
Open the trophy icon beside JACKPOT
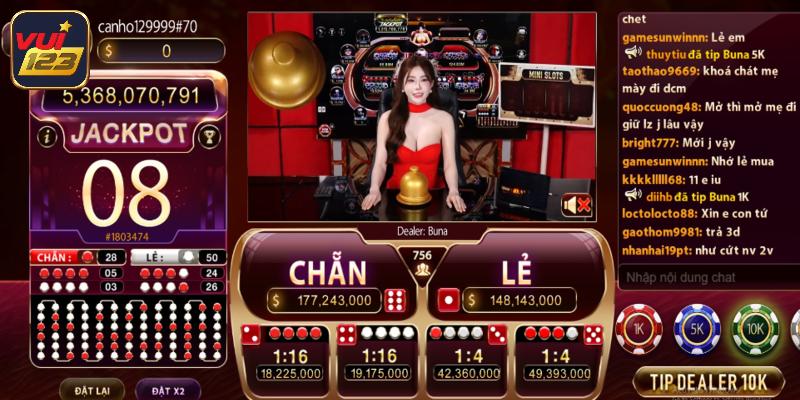[208, 136]
